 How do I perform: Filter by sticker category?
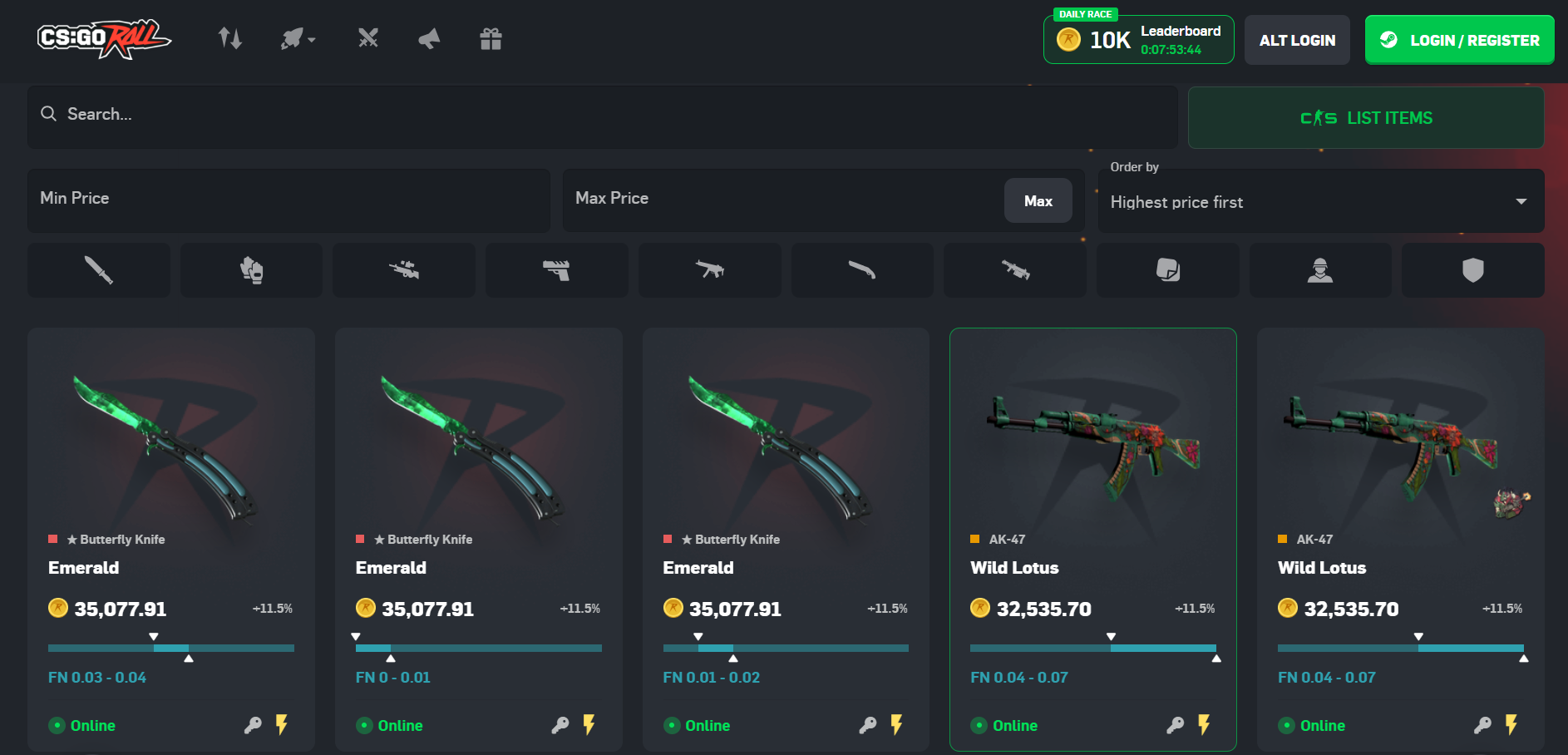1167,270
